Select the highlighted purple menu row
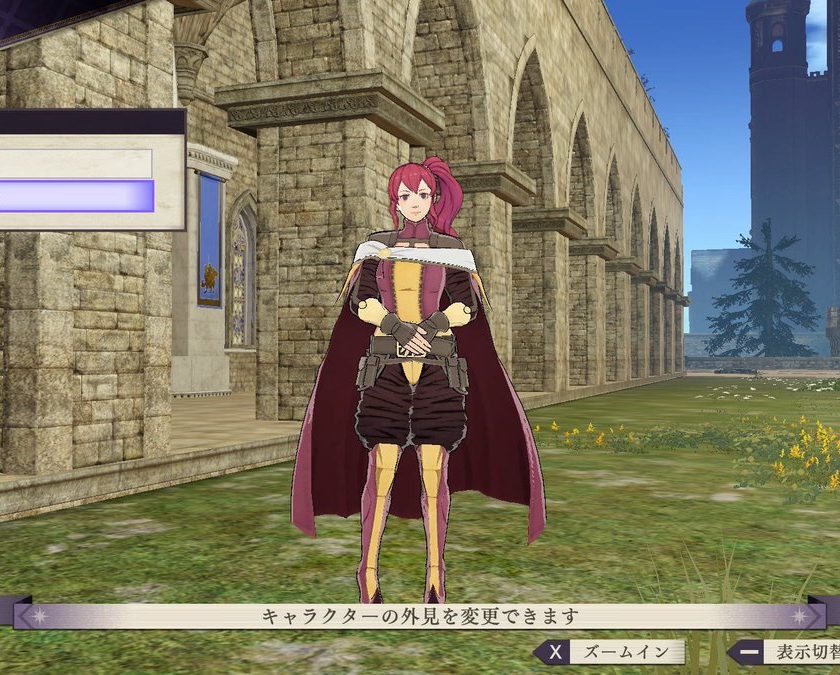Viewport: 840px width, 675px height. [76, 196]
